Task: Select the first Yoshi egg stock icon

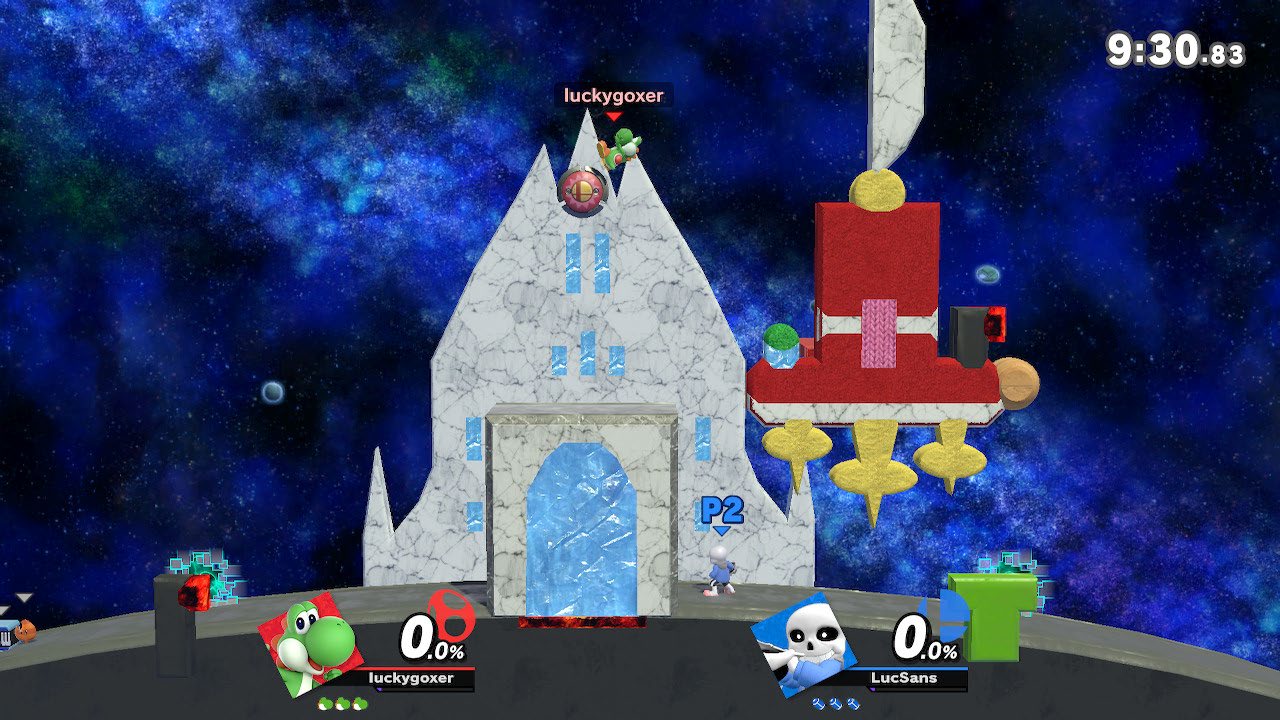Action: (x=325, y=703)
